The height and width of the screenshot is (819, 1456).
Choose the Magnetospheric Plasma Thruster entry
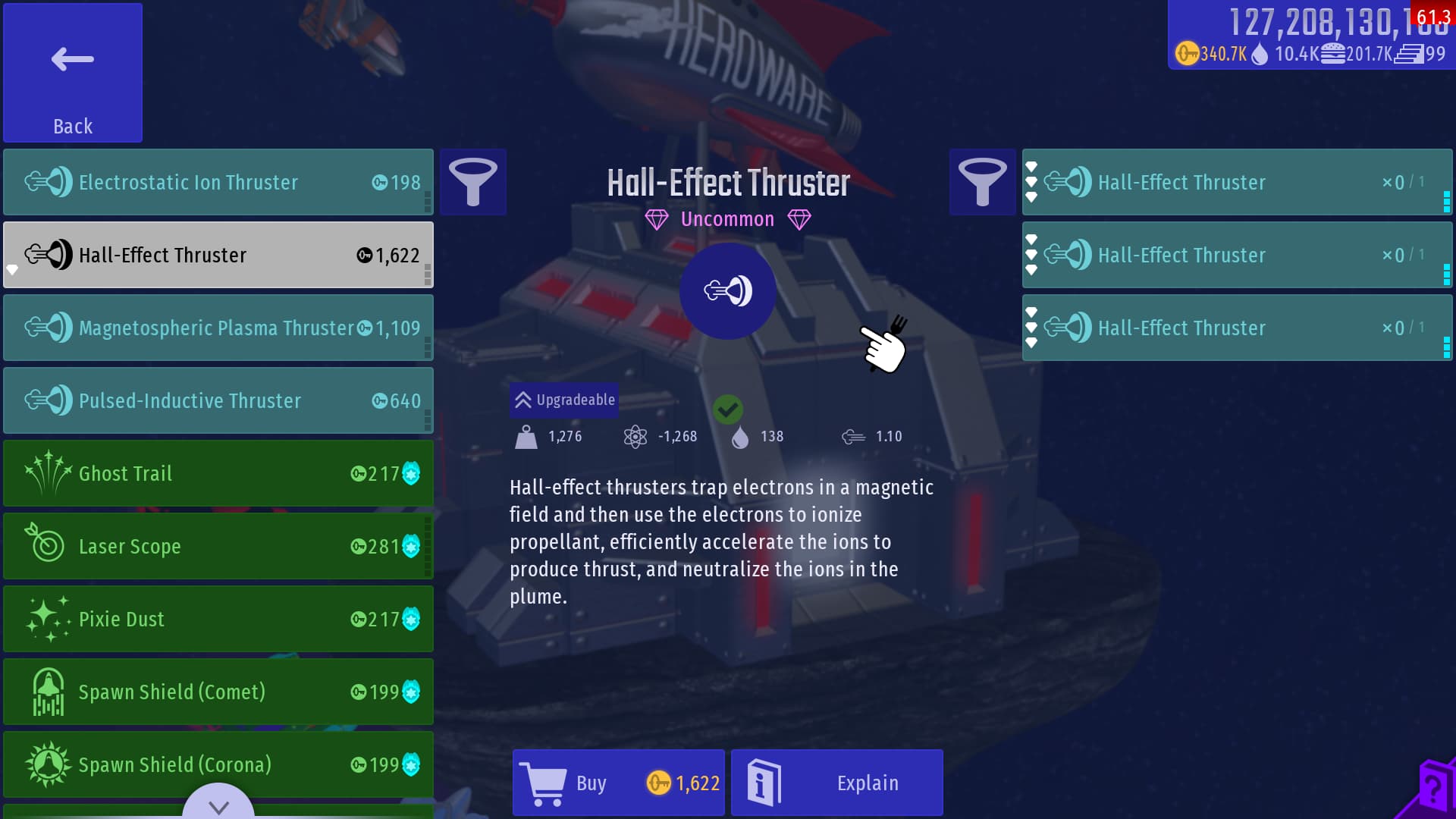coord(218,328)
